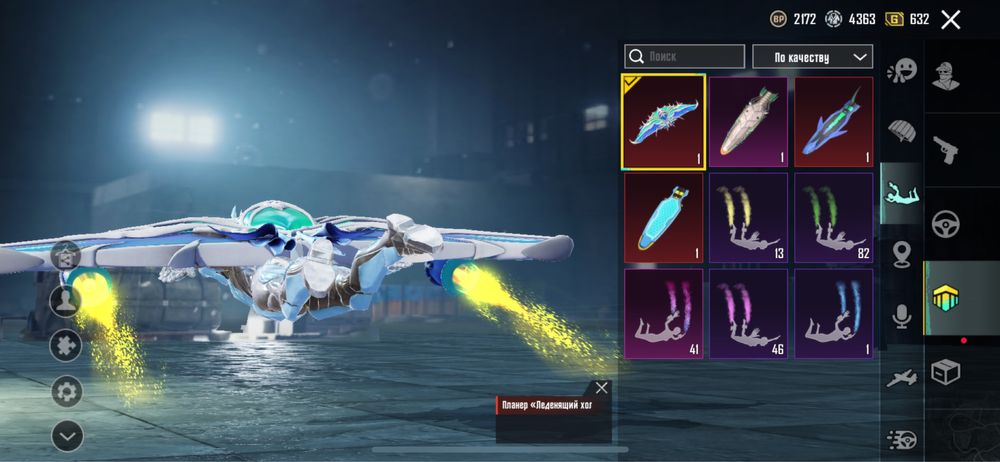Close the inventory screen

pos(950,20)
